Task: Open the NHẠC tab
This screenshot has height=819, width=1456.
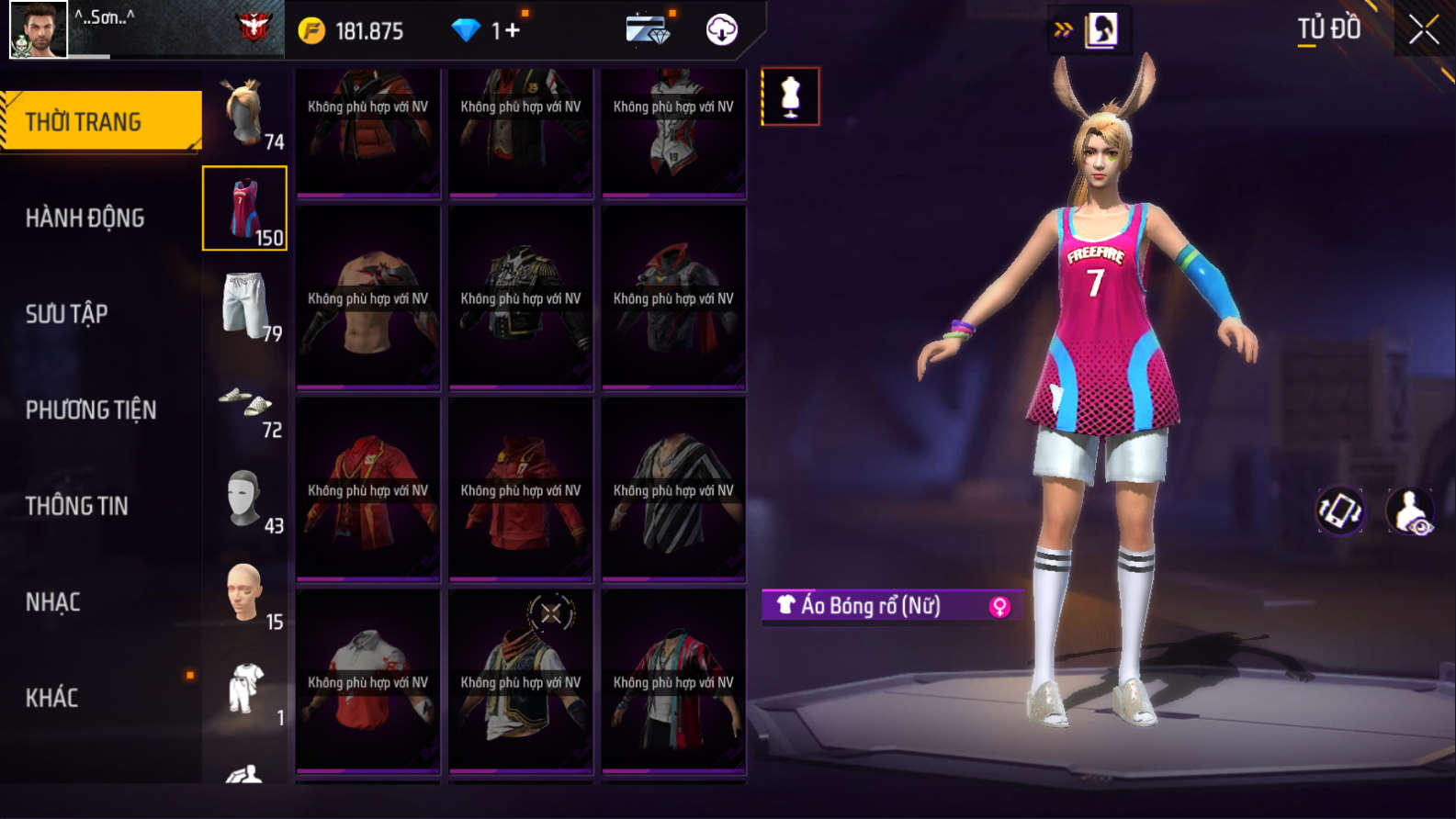Action: pyautogui.click(x=52, y=602)
